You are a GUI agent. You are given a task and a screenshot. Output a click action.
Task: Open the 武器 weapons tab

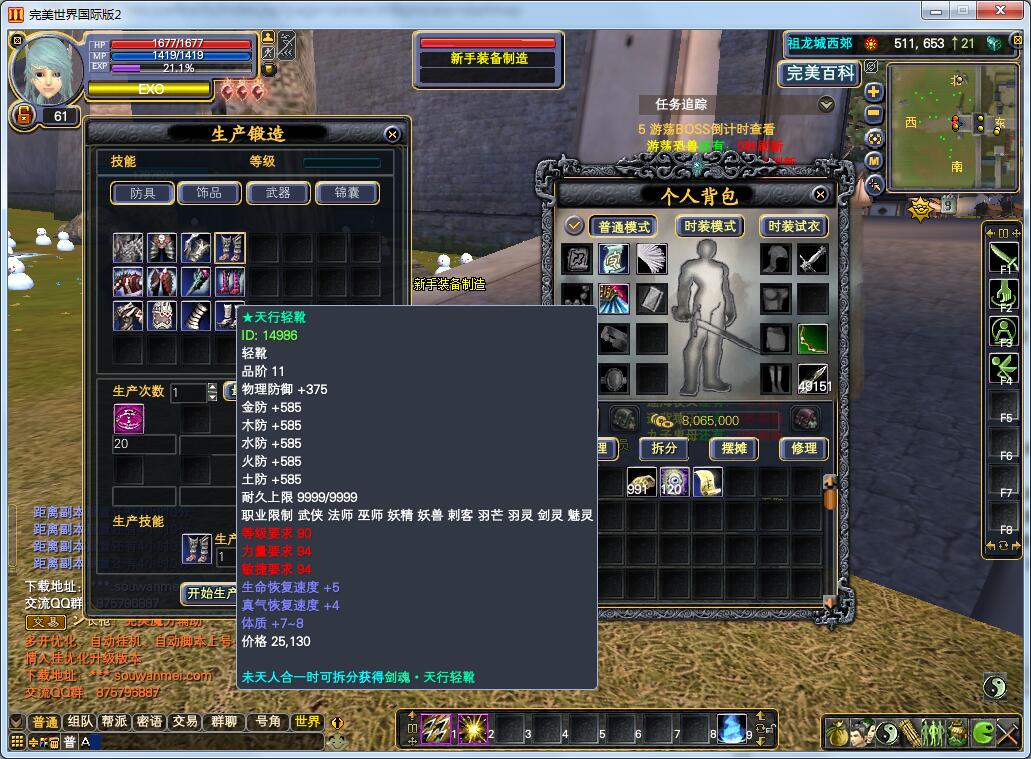pos(277,193)
